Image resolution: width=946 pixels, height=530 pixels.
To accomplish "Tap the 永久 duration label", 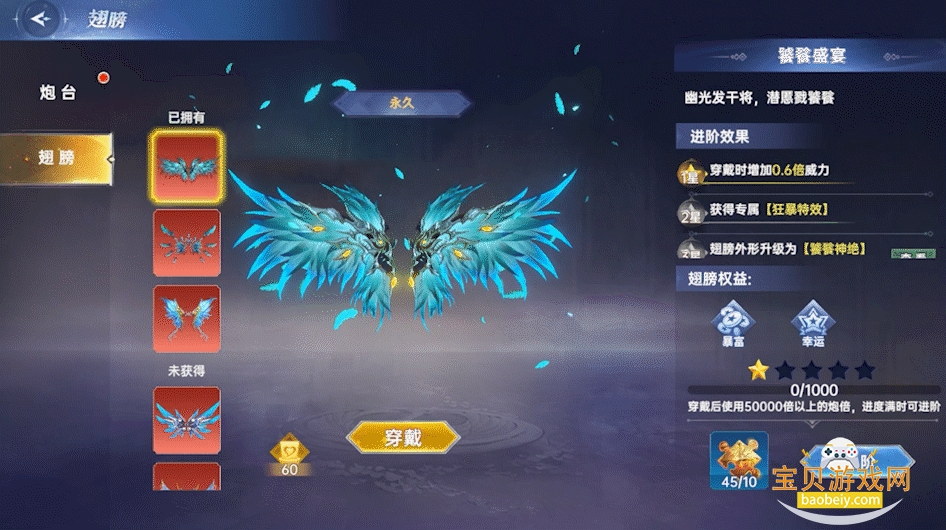I will pyautogui.click(x=401, y=103).
